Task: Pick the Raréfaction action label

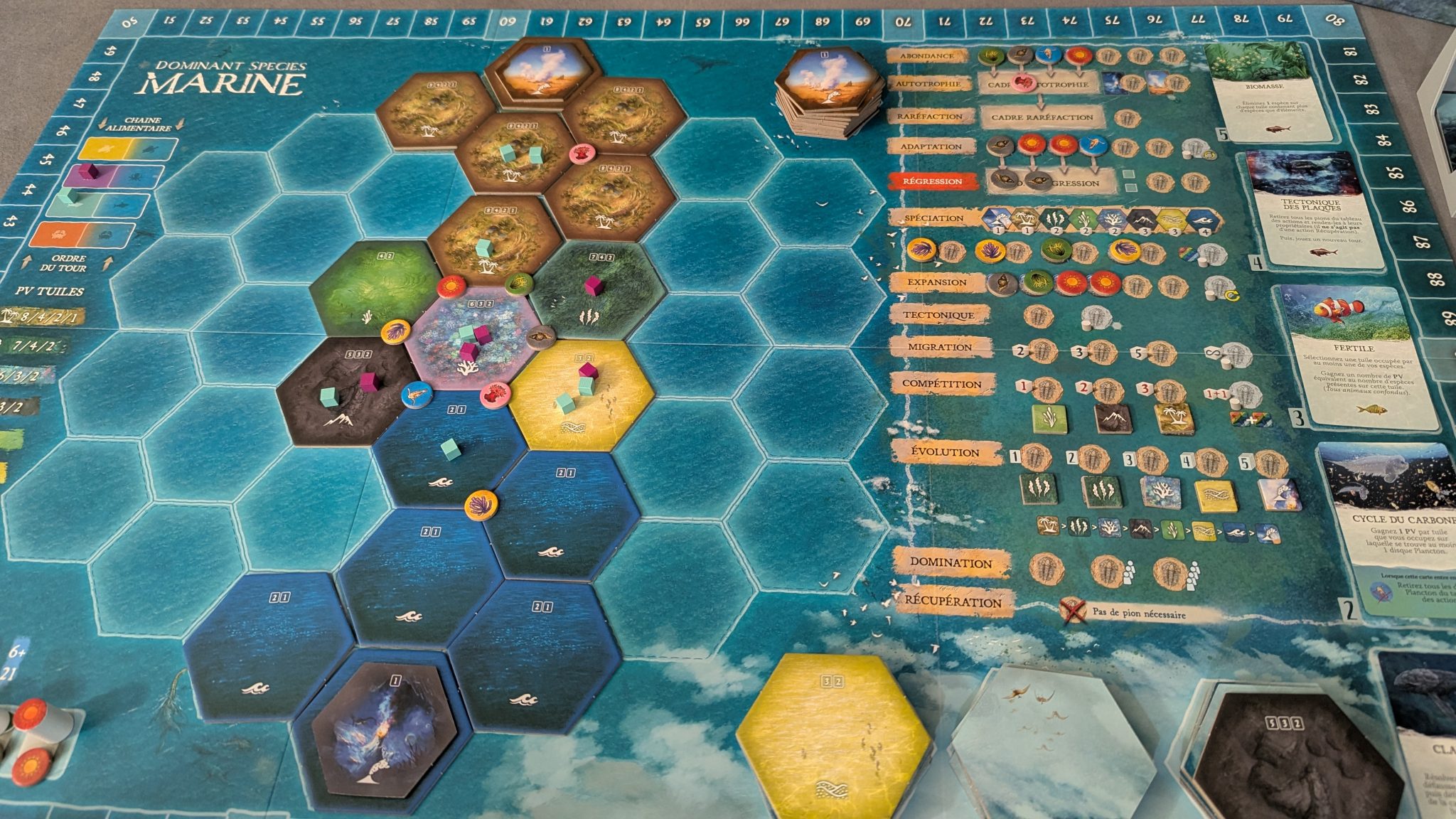Action: point(929,116)
